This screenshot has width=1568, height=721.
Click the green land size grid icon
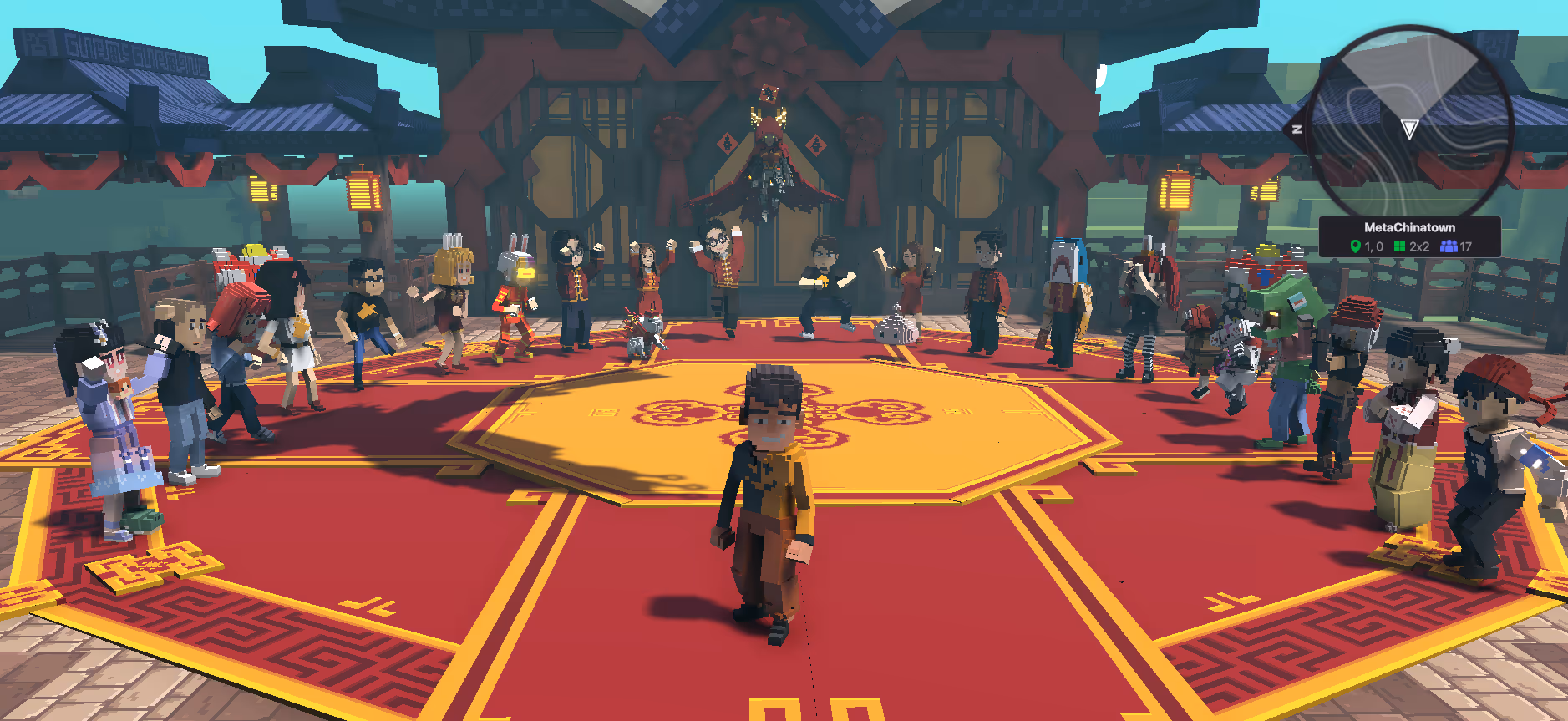[1399, 246]
